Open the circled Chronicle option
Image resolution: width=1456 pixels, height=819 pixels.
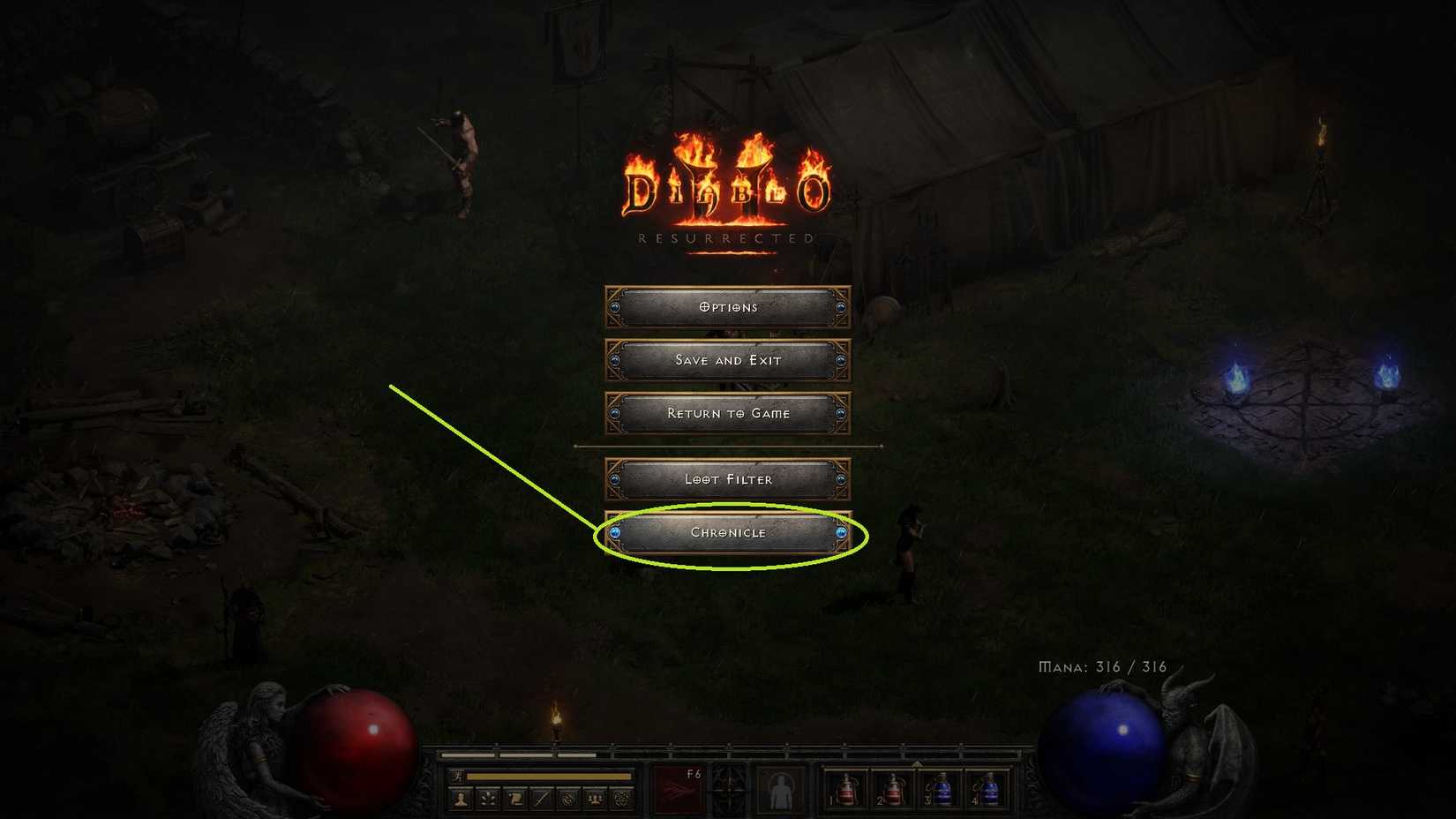[x=726, y=533]
